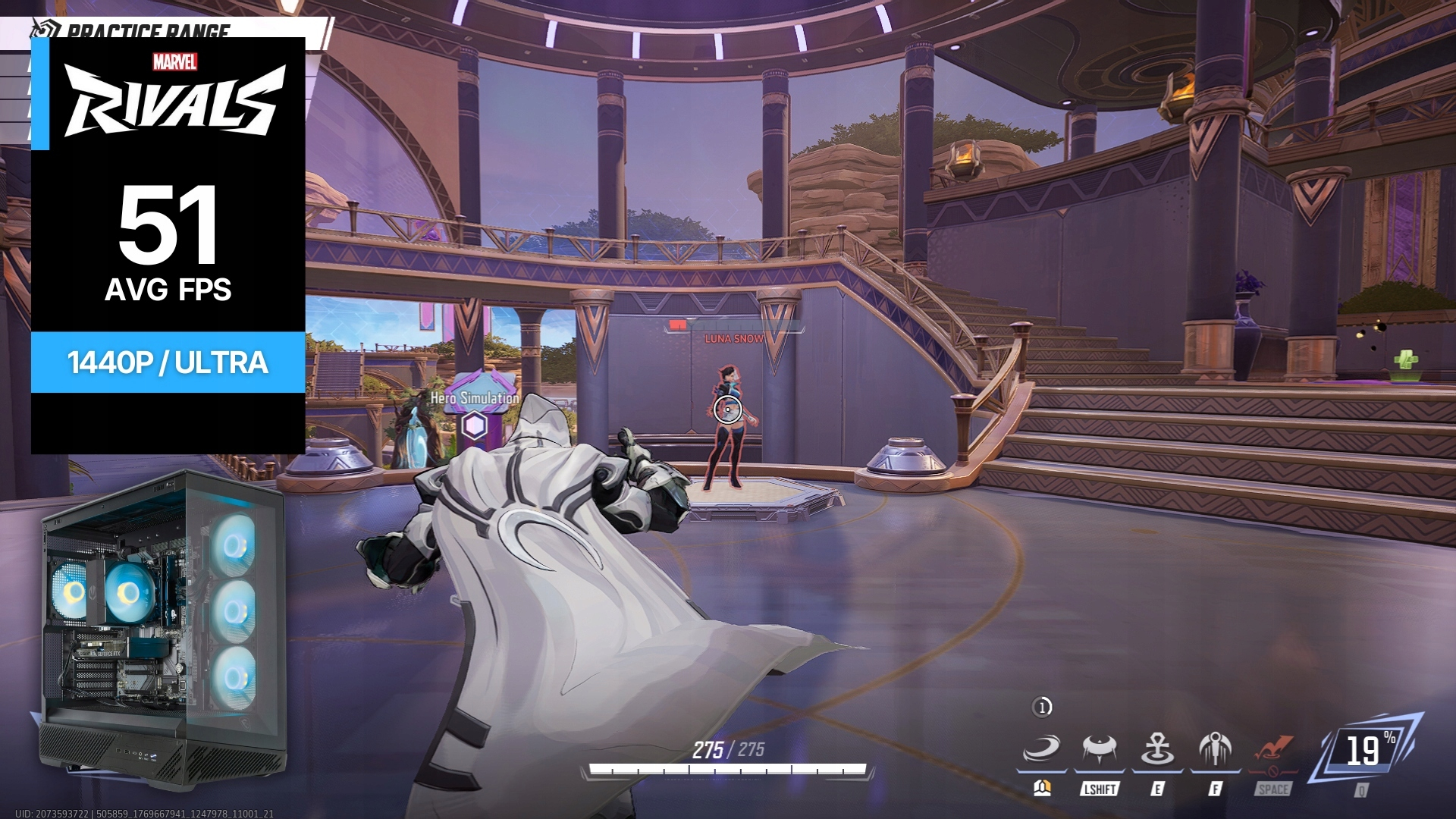This screenshot has height=819, width=1456.
Task: Activate the ankh ability icon
Action: tap(1157, 750)
